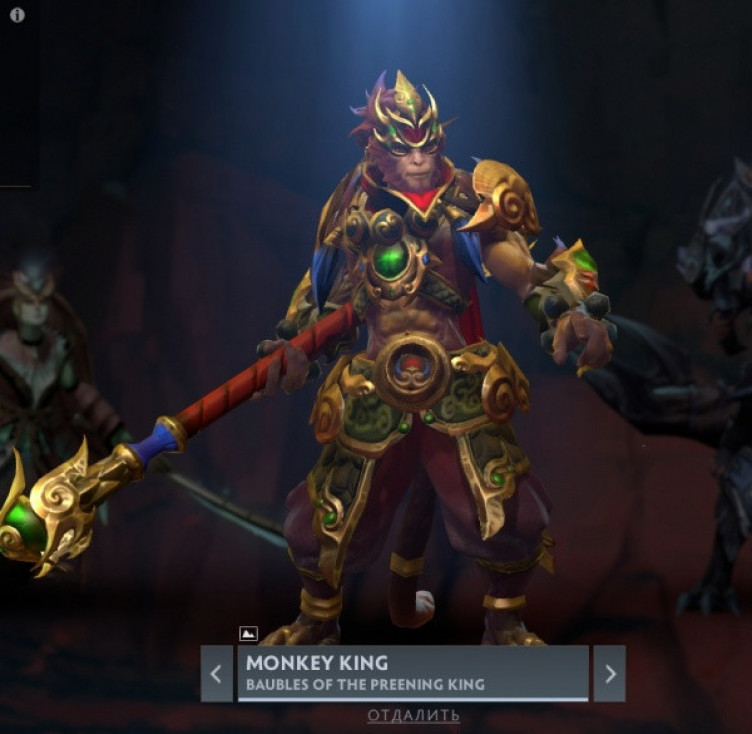The width and height of the screenshot is (752, 734).
Task: Click the ОТДАЛИТЬ zoom-out link
Action: 413,715
